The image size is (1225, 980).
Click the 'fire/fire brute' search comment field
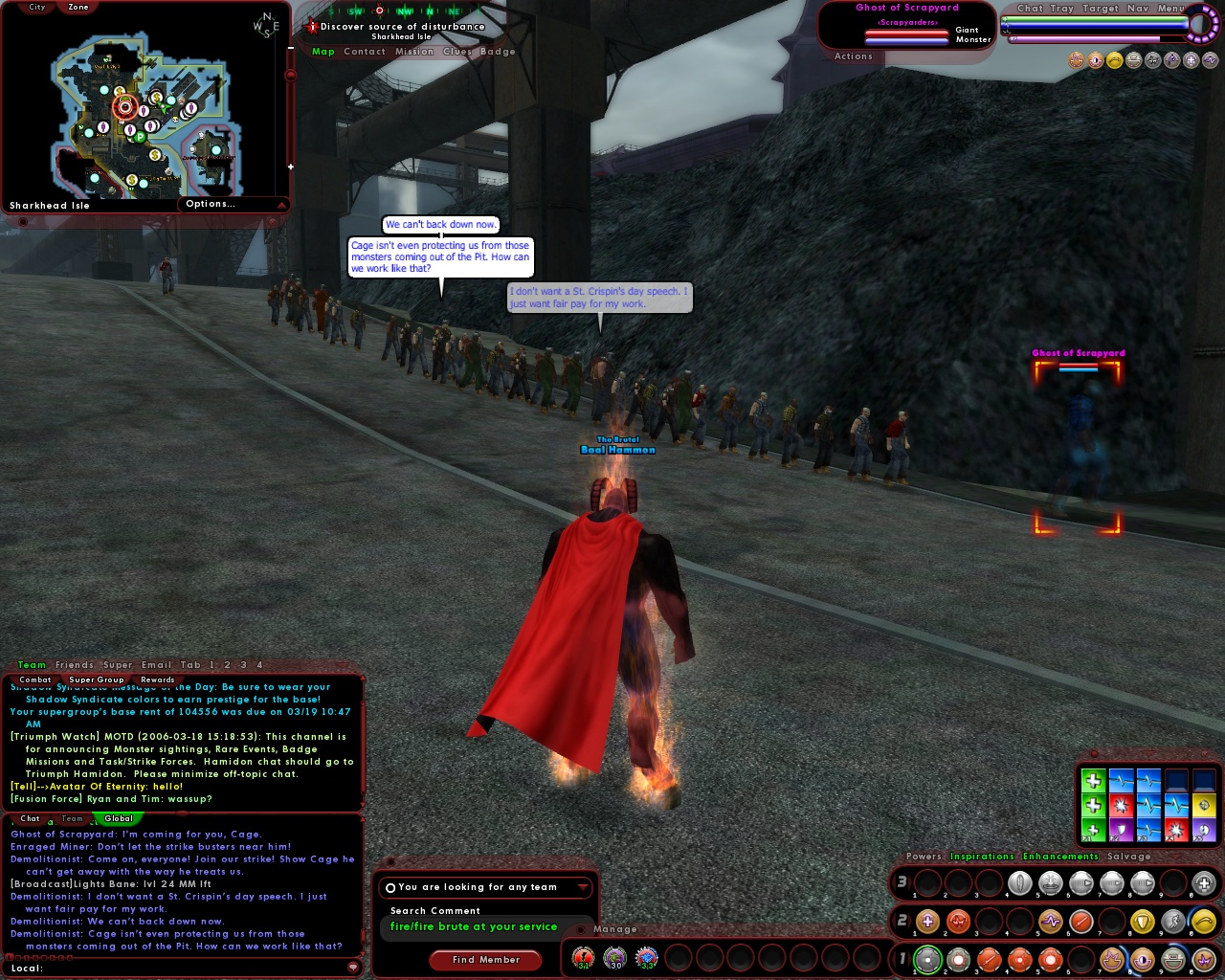476,926
